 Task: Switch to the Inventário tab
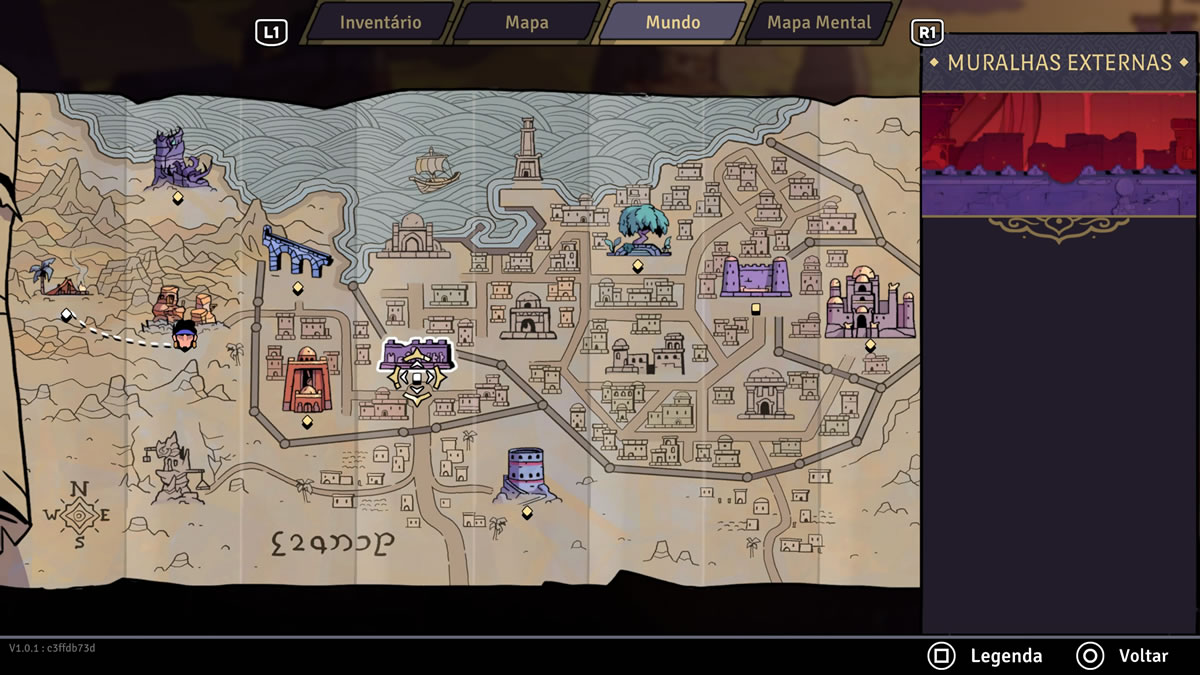[x=380, y=22]
